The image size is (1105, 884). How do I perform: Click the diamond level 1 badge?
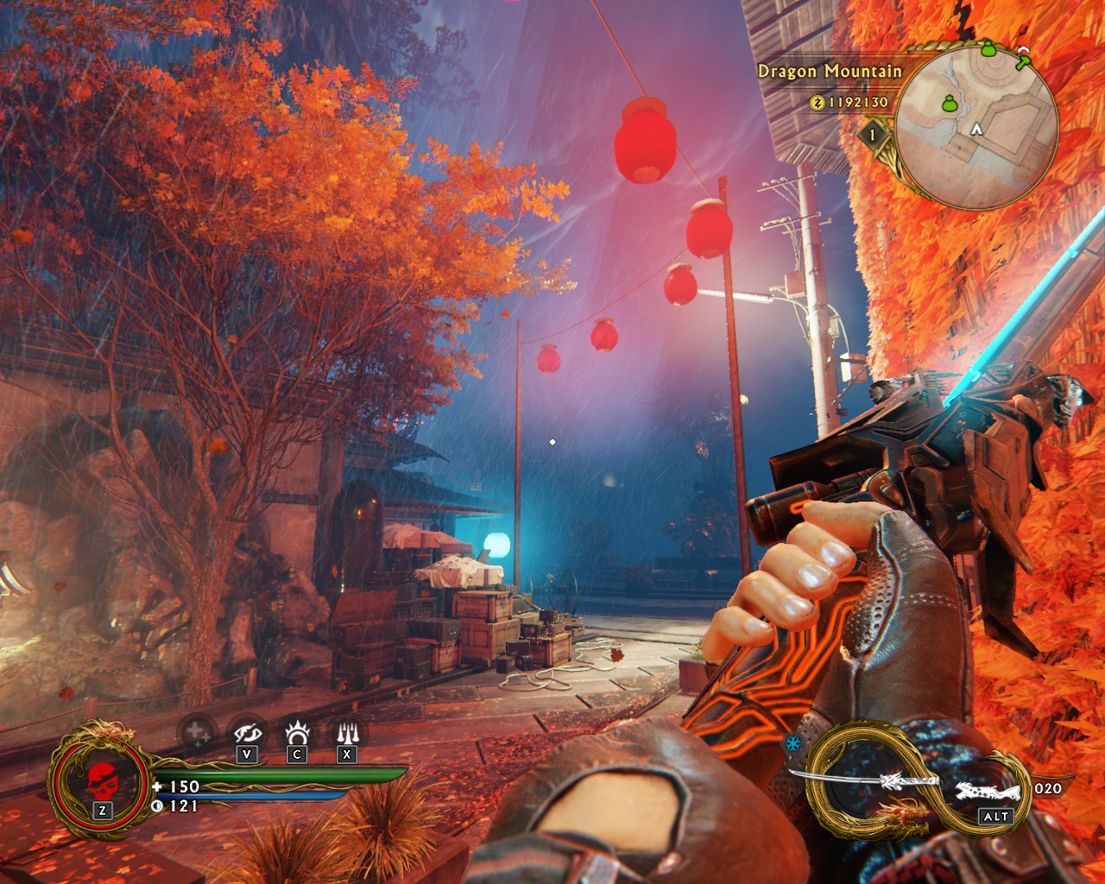873,134
